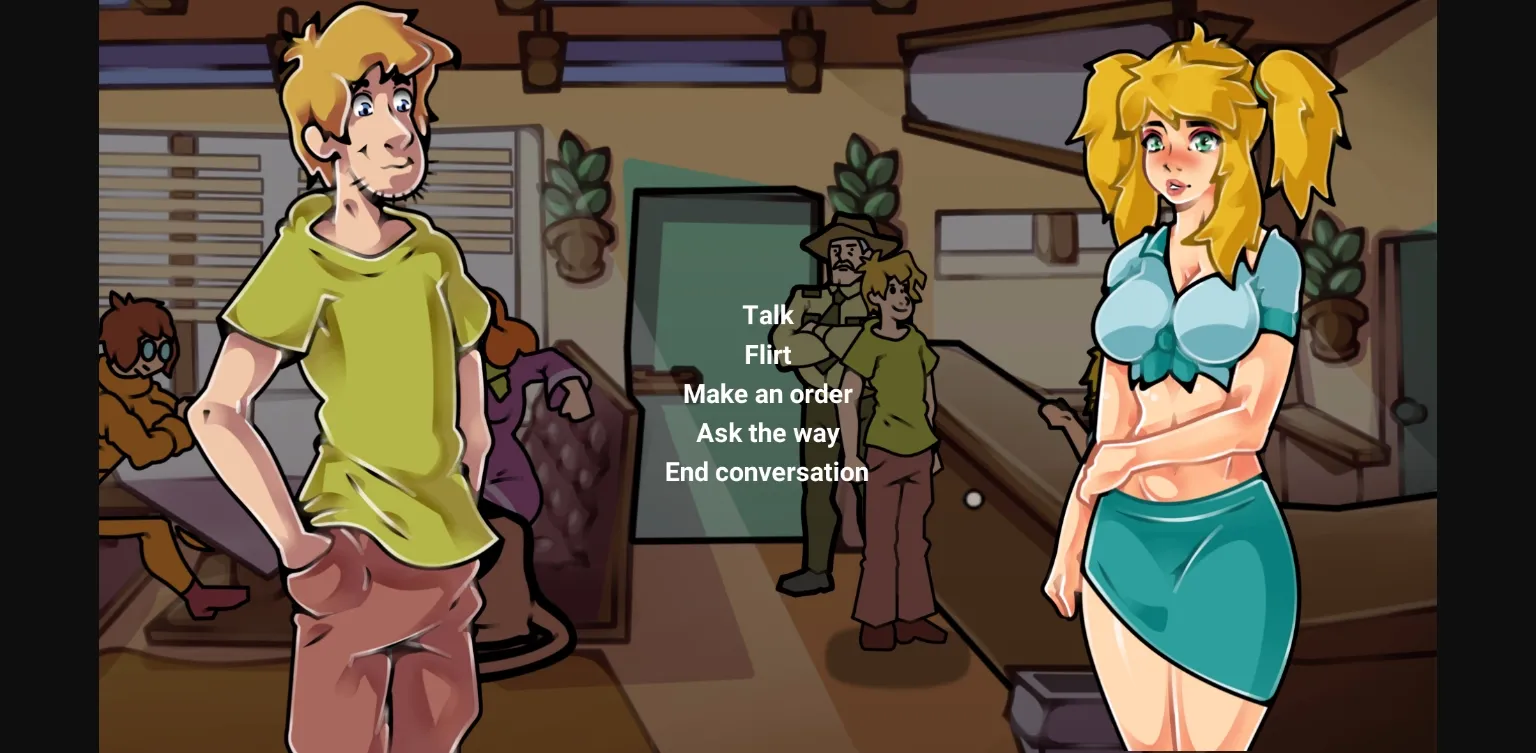
Task: Select the Talk dialogue option
Action: 767,315
